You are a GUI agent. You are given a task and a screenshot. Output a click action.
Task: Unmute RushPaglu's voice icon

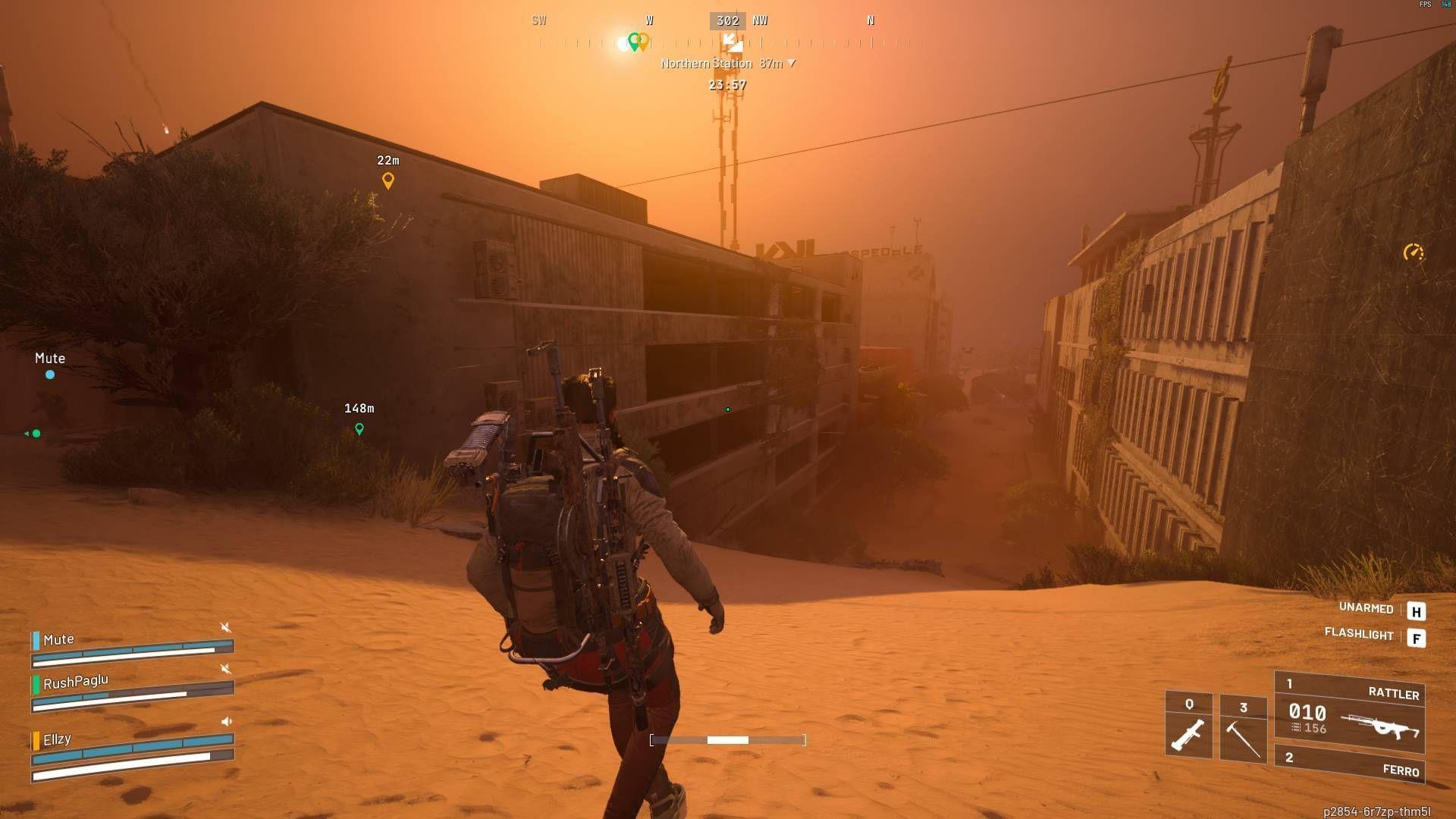point(225,668)
